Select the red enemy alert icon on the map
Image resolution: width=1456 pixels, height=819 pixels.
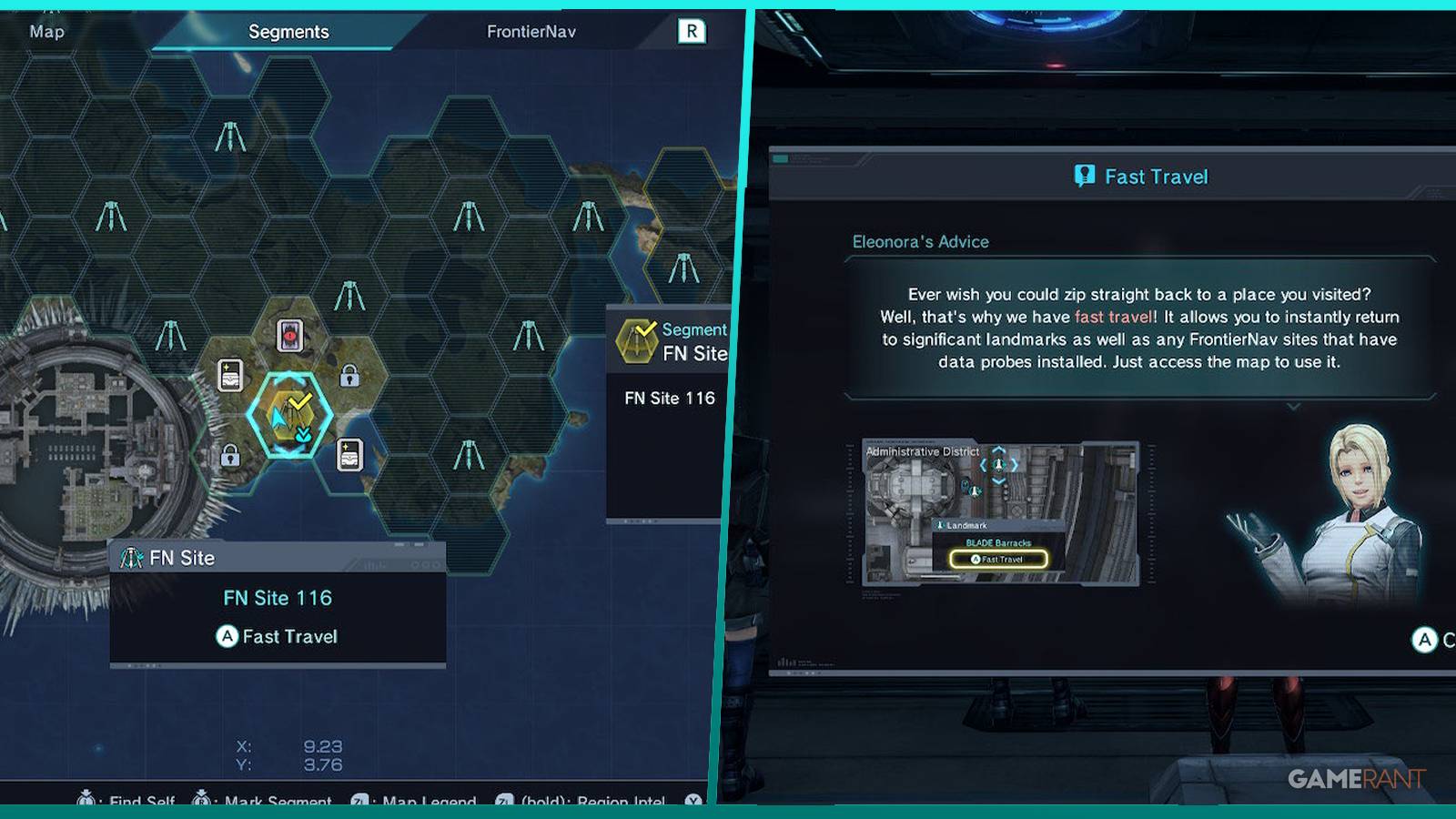click(288, 335)
